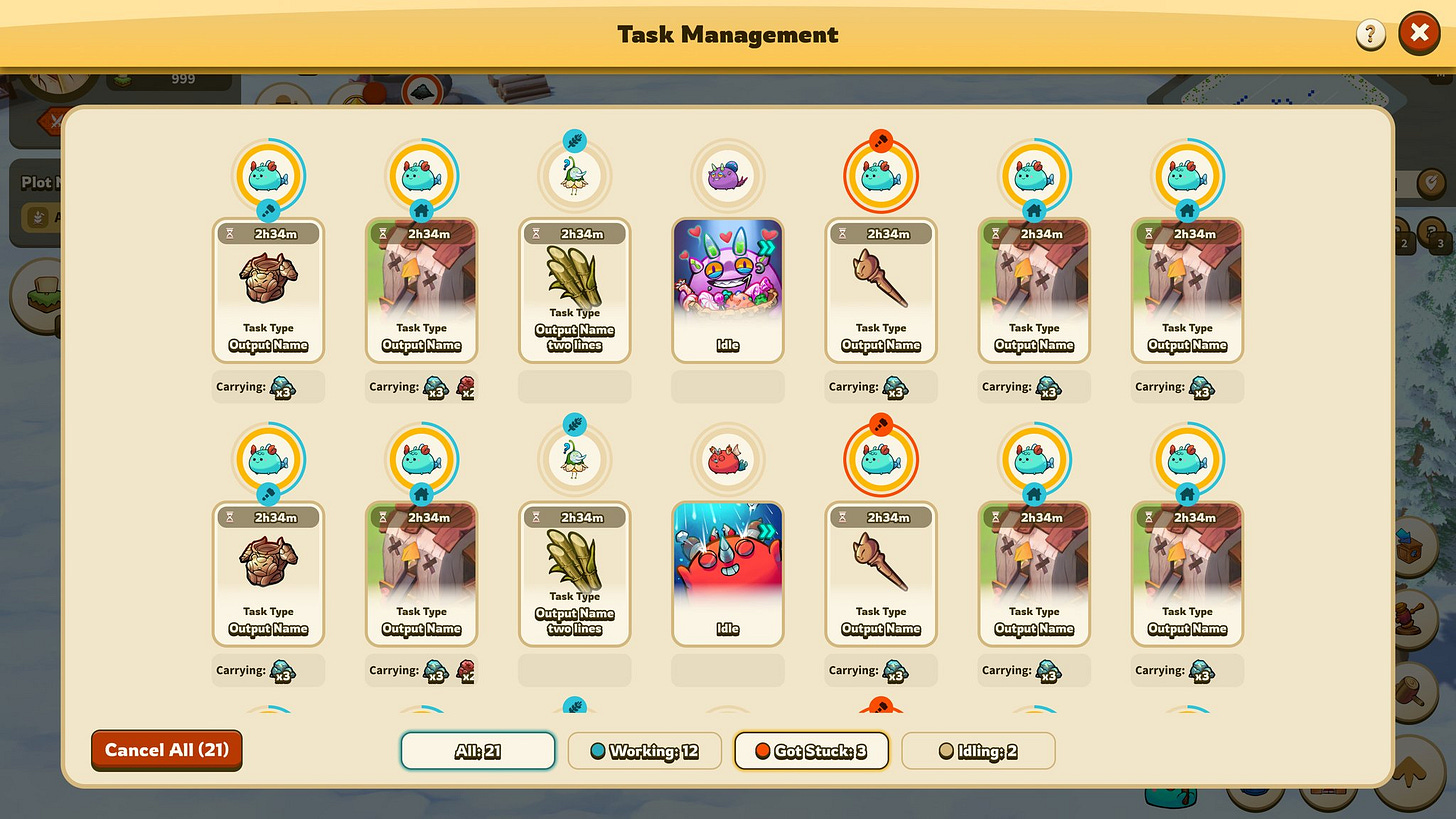Toggle the Got Stuck: 3 filter
1456x819 pixels.
click(x=811, y=751)
